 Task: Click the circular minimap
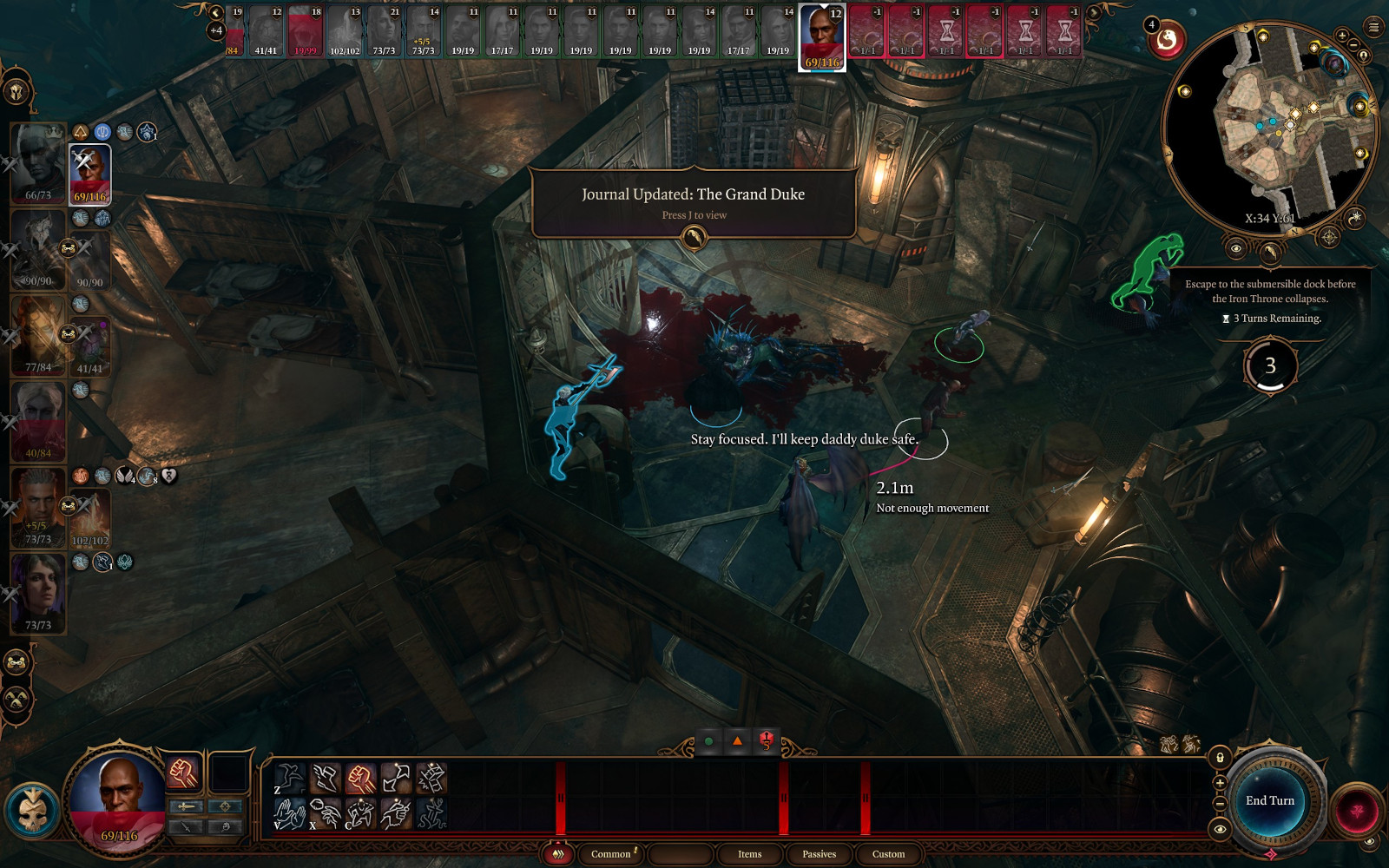(x=1269, y=130)
